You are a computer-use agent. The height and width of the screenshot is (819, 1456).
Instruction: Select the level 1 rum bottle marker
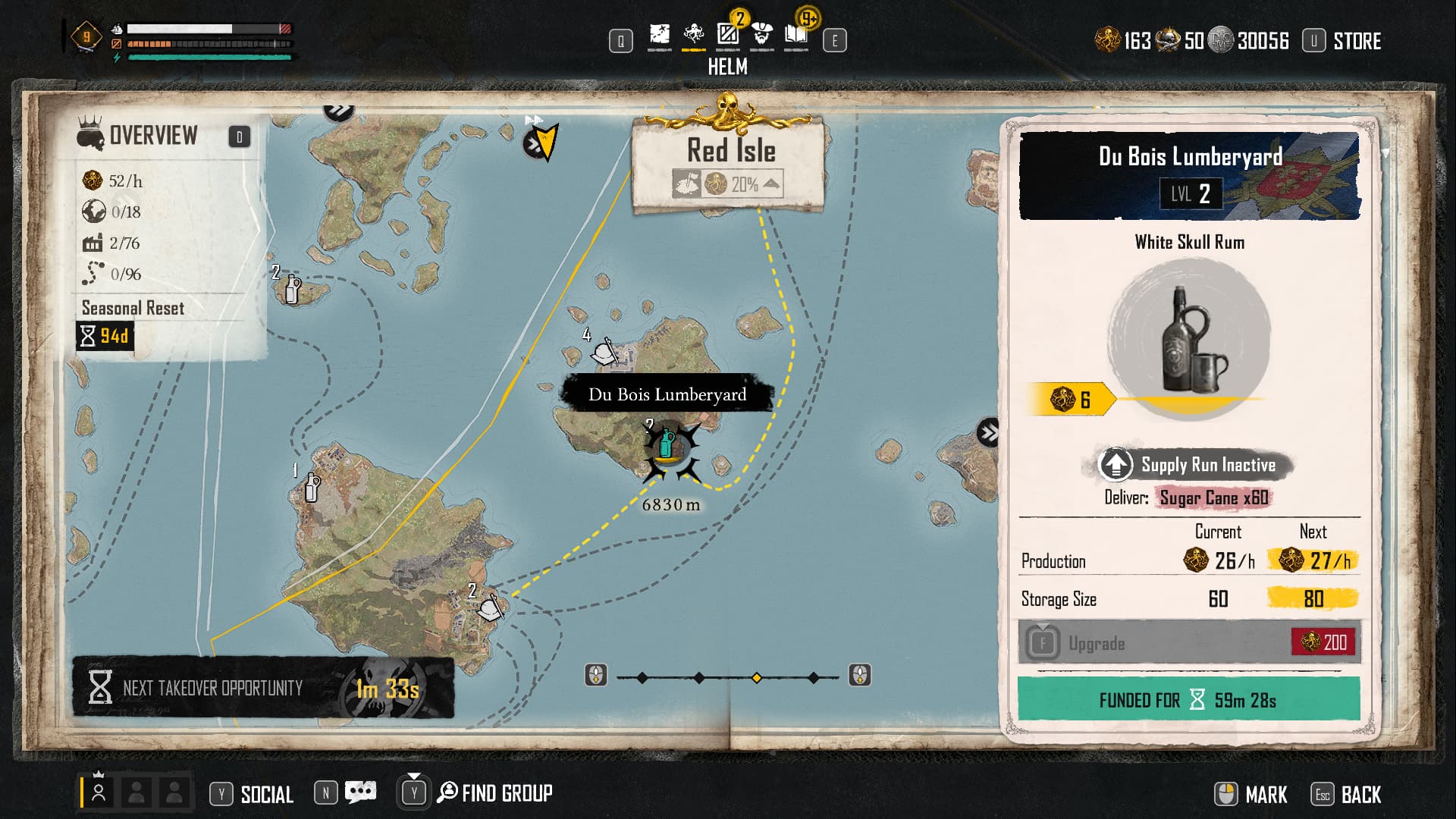tap(311, 488)
